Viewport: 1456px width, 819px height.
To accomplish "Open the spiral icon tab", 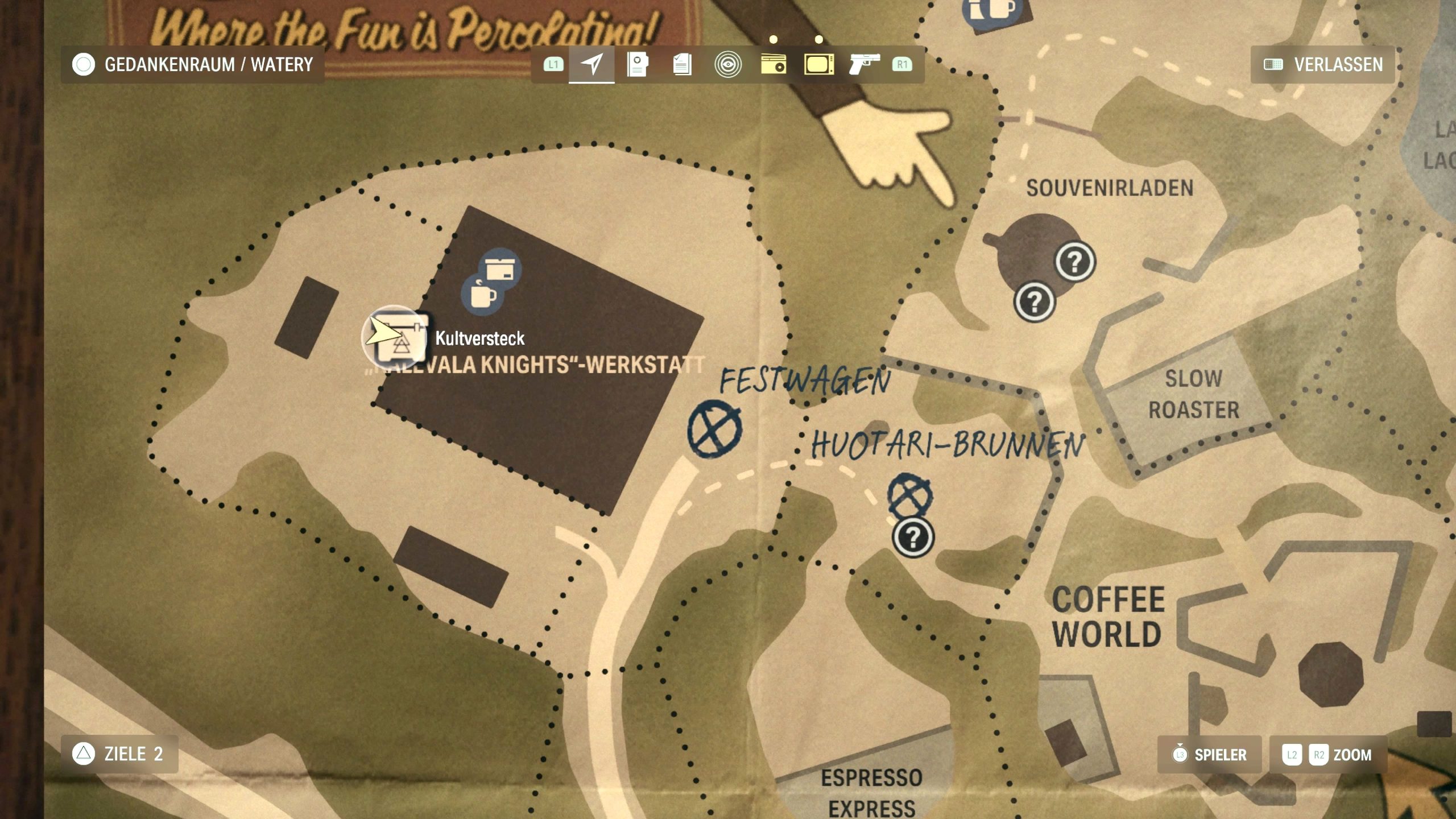I will (727, 64).
